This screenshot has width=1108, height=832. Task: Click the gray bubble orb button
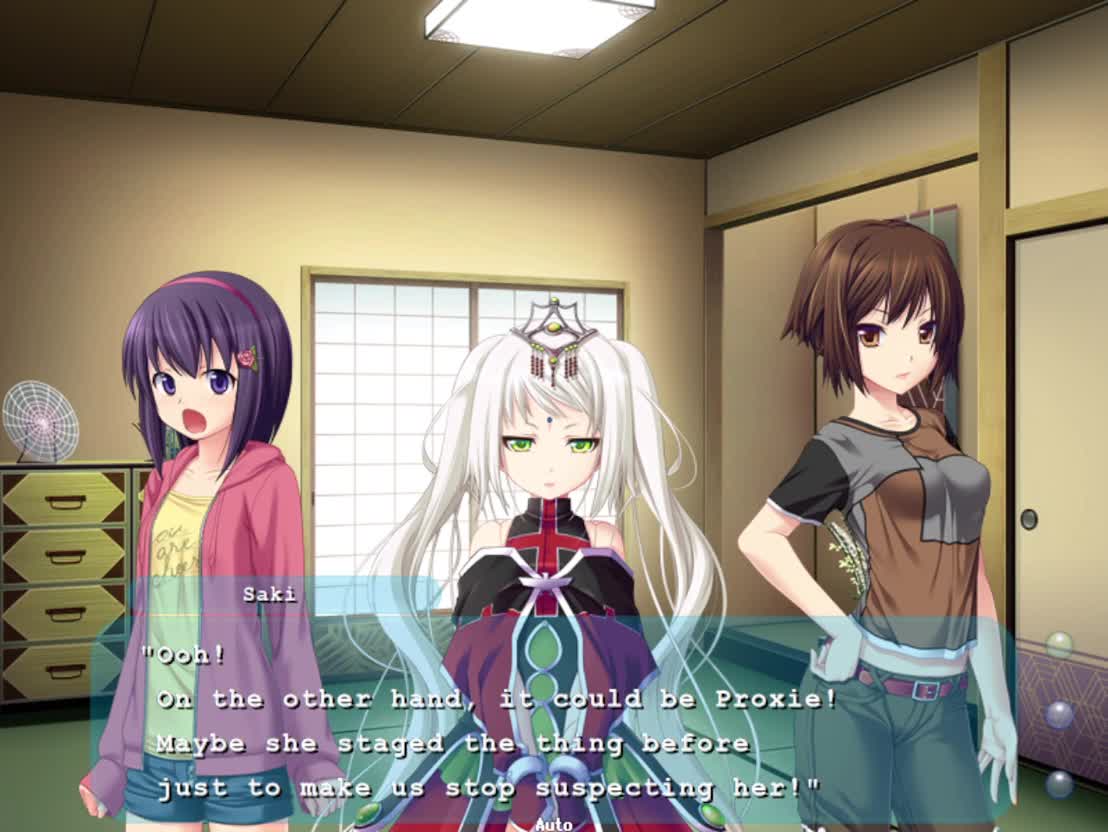(1059, 783)
